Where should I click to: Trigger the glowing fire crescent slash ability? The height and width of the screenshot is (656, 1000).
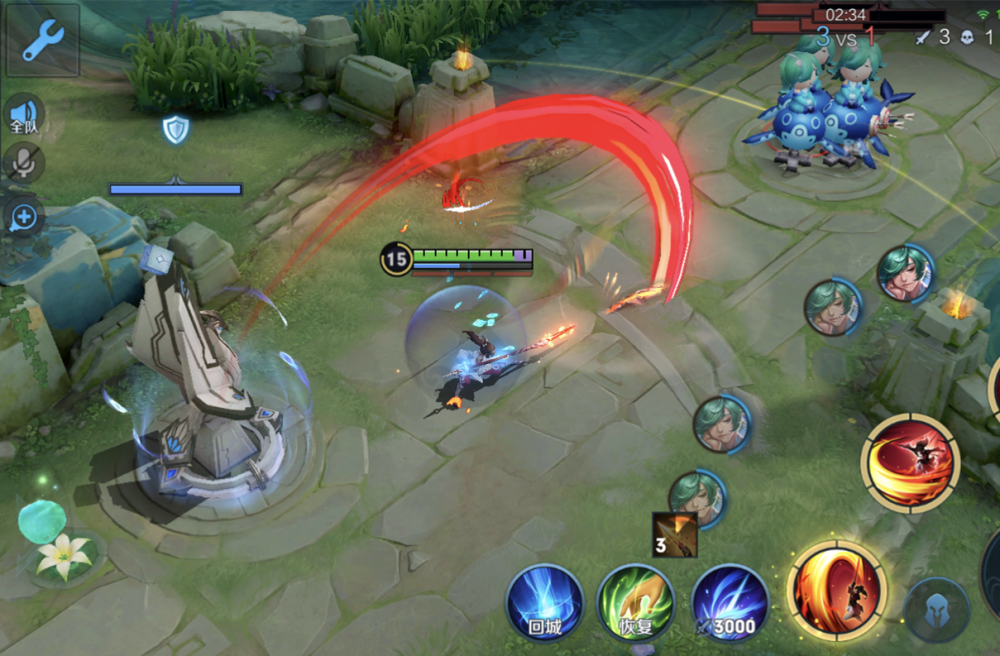point(837,590)
